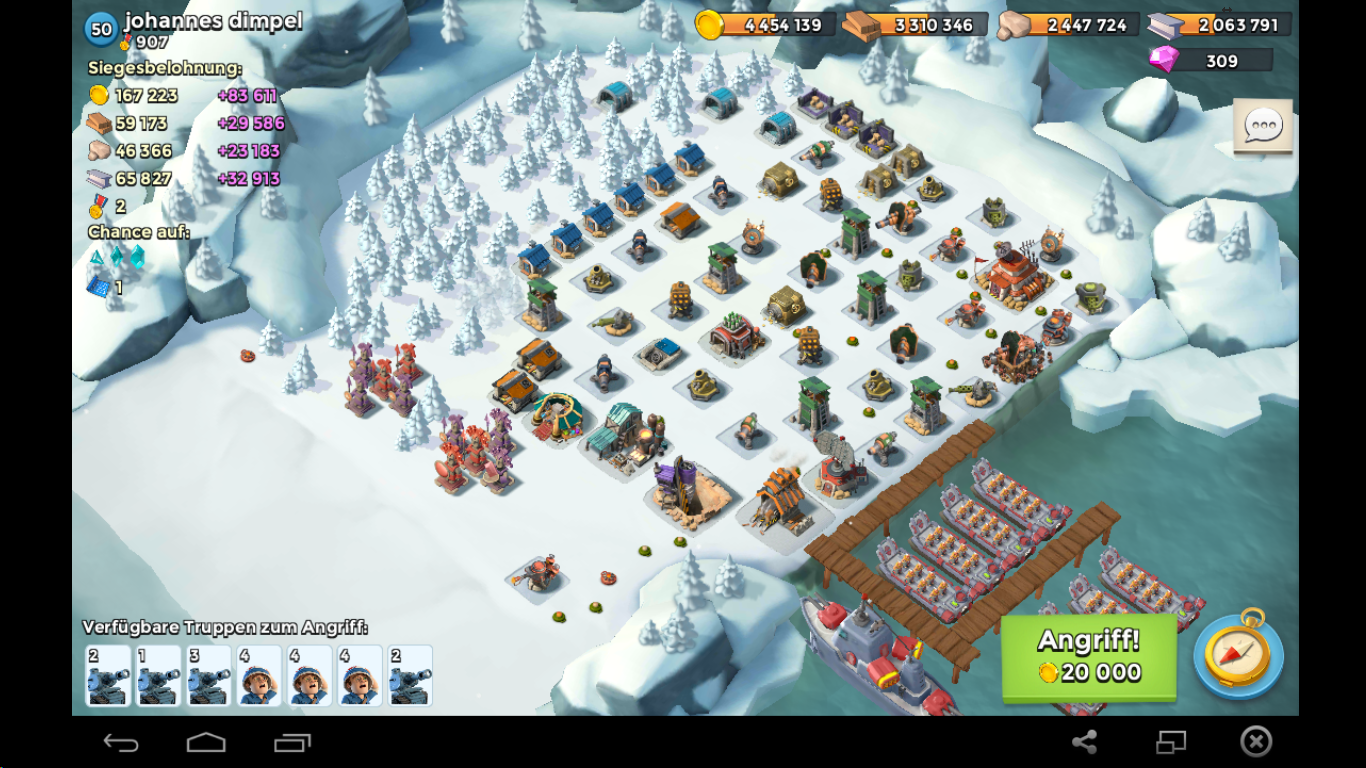Click the compass button
1366x768 pixels.
[x=1238, y=653]
